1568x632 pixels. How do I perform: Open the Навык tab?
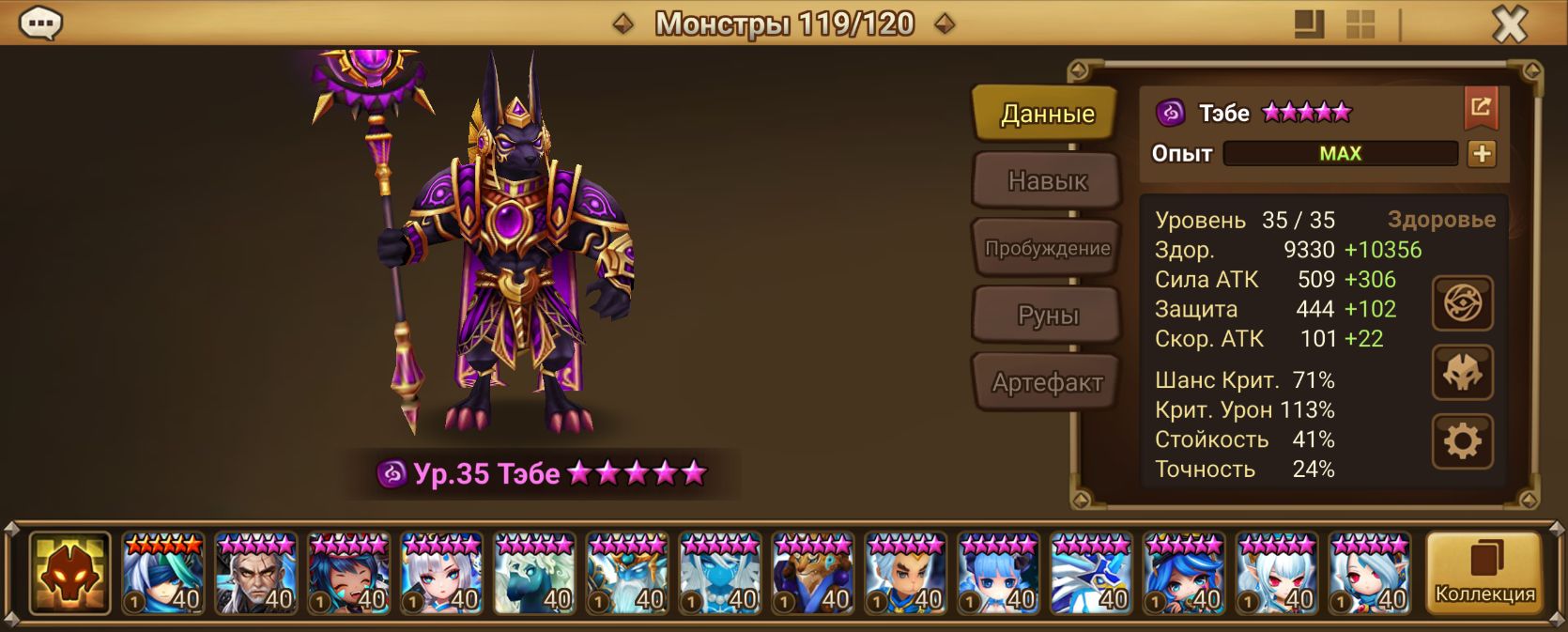click(1047, 180)
